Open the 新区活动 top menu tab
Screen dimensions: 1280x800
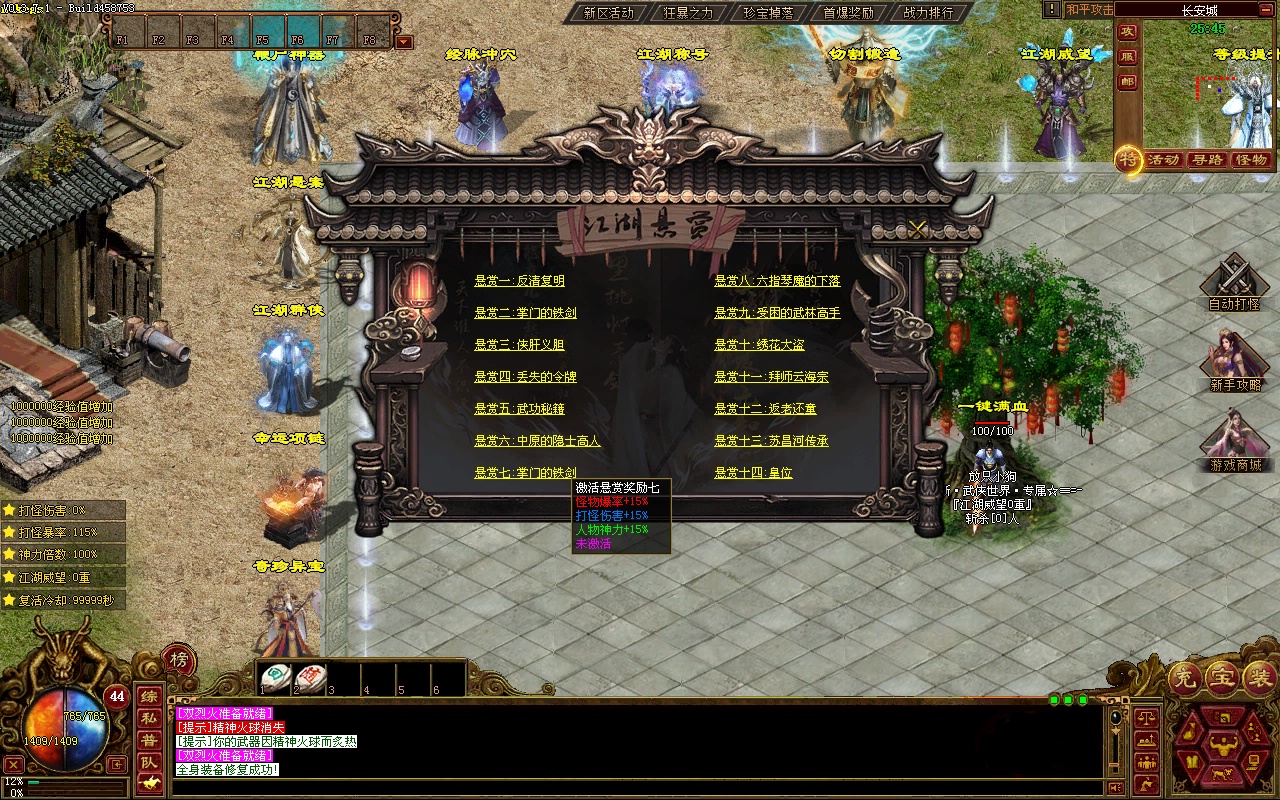point(608,13)
